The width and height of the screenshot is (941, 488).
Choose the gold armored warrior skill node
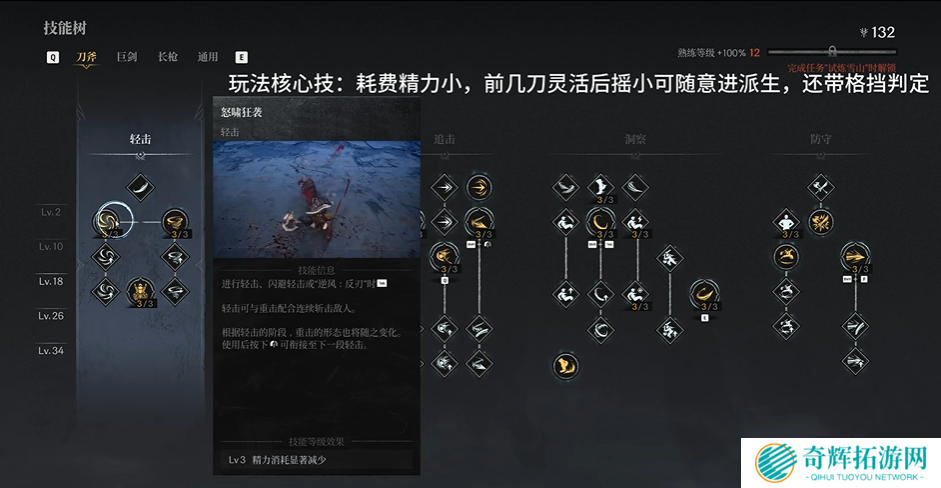click(141, 291)
